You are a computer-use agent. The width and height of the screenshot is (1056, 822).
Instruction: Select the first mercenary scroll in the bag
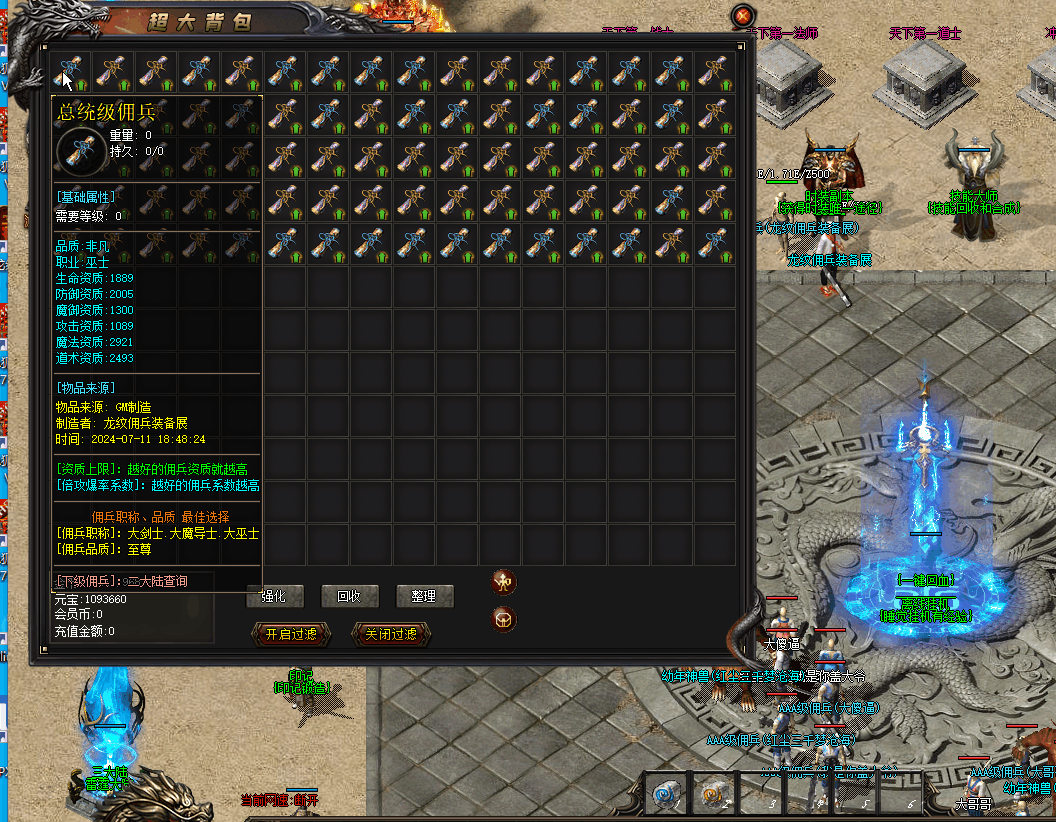(69, 71)
